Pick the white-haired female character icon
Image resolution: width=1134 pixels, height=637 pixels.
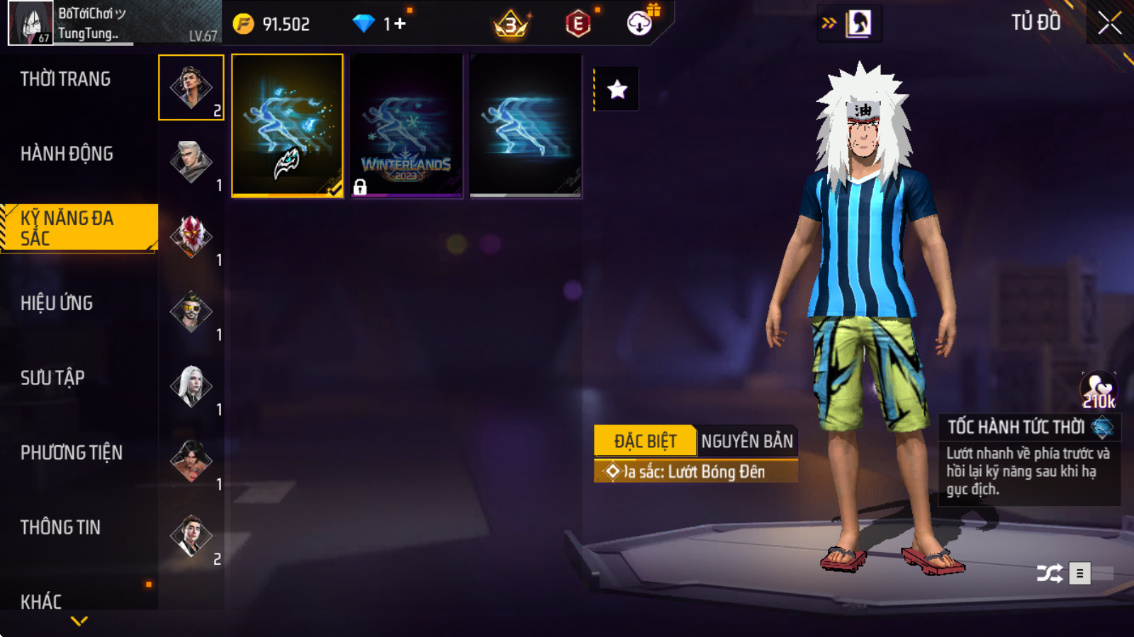190,386
